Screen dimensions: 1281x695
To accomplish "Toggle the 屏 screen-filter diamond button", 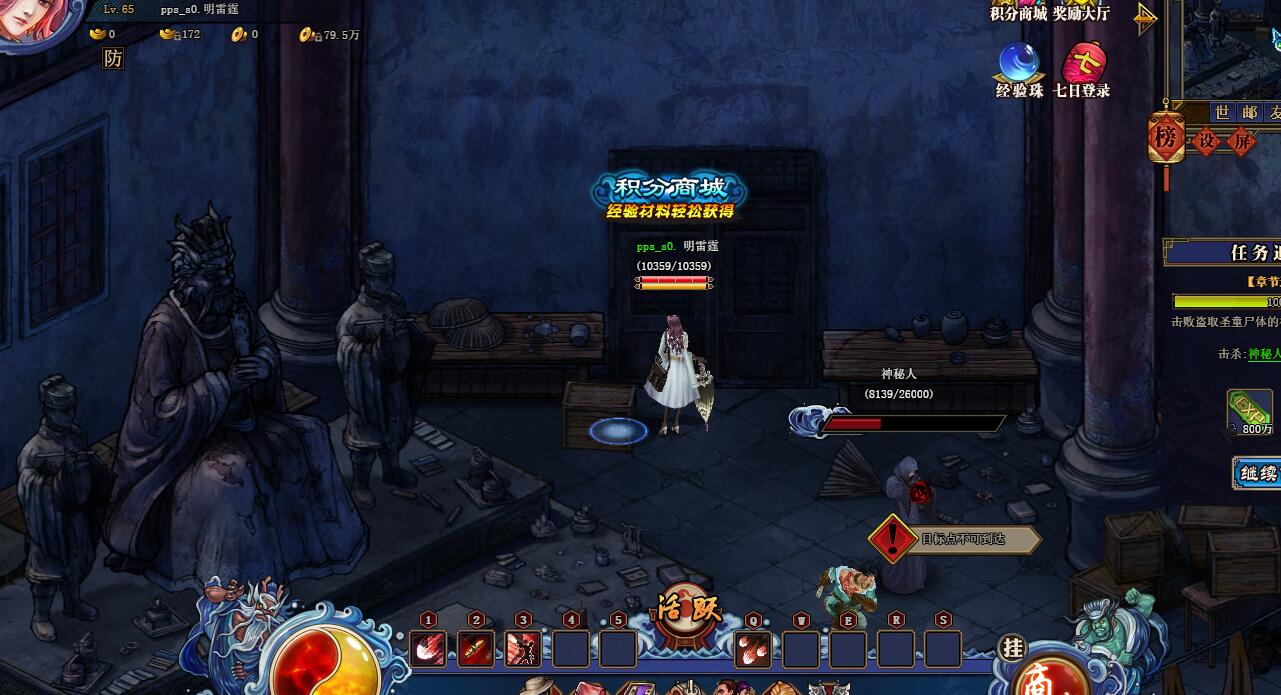I will 1241,141.
